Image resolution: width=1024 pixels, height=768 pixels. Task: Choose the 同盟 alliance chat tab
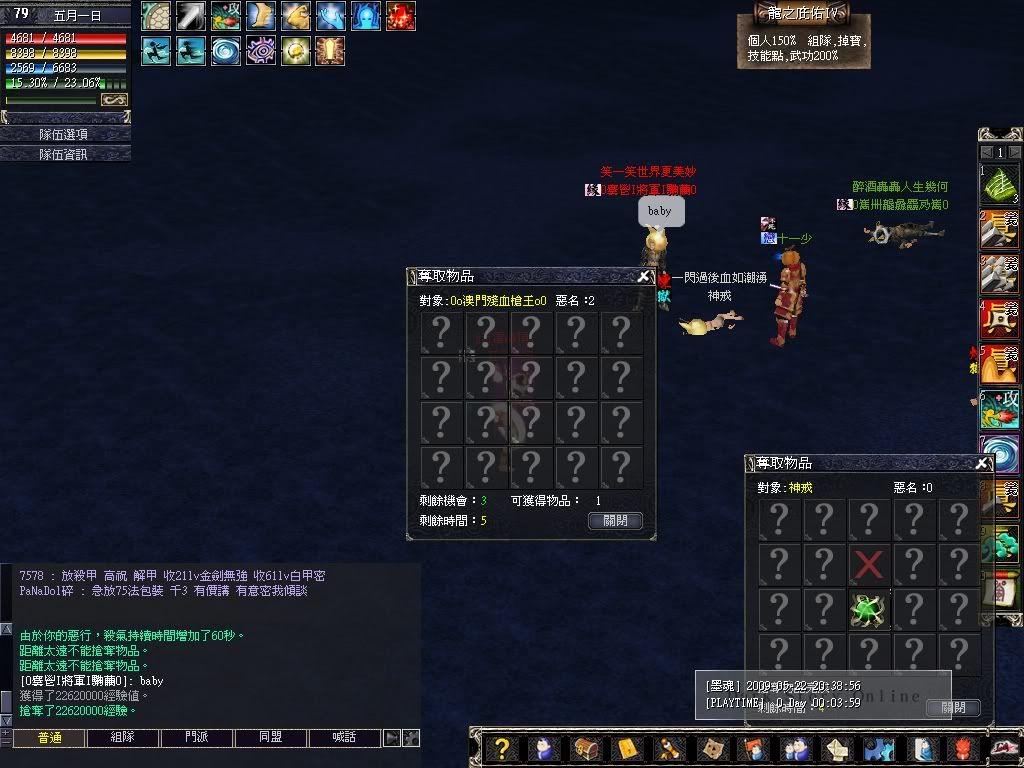click(x=270, y=738)
